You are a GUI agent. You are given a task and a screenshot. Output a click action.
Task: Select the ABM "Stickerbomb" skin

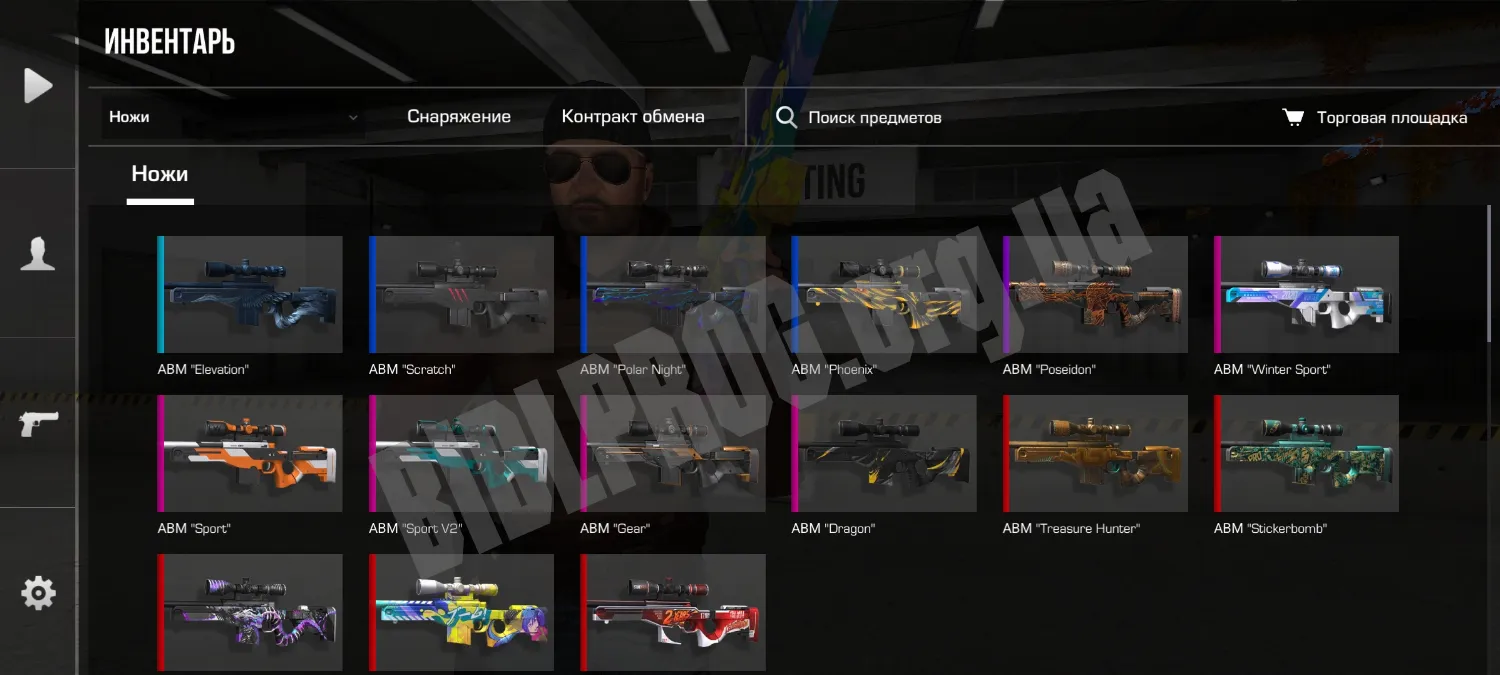point(1307,453)
